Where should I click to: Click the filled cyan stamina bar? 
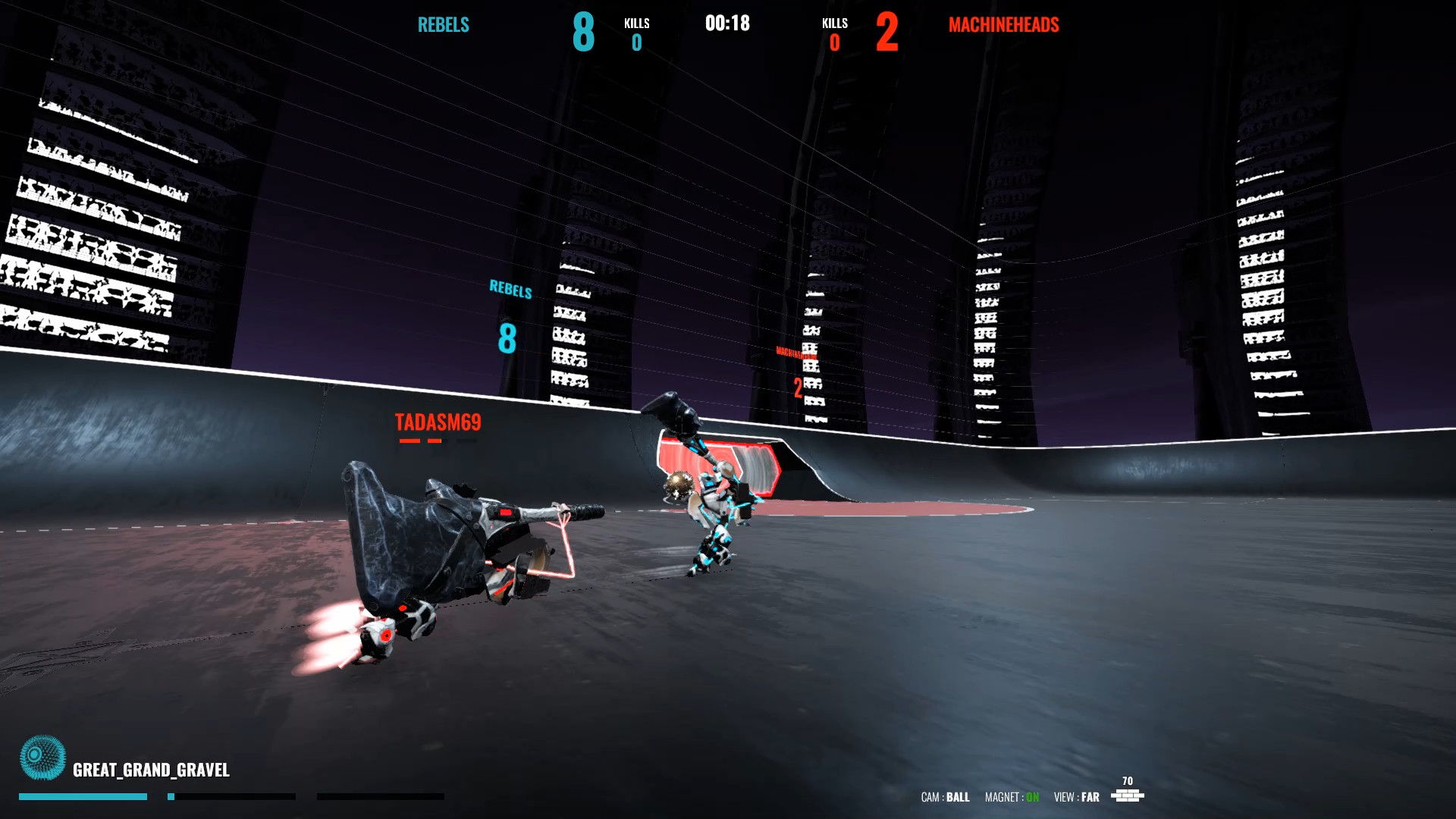[83, 796]
